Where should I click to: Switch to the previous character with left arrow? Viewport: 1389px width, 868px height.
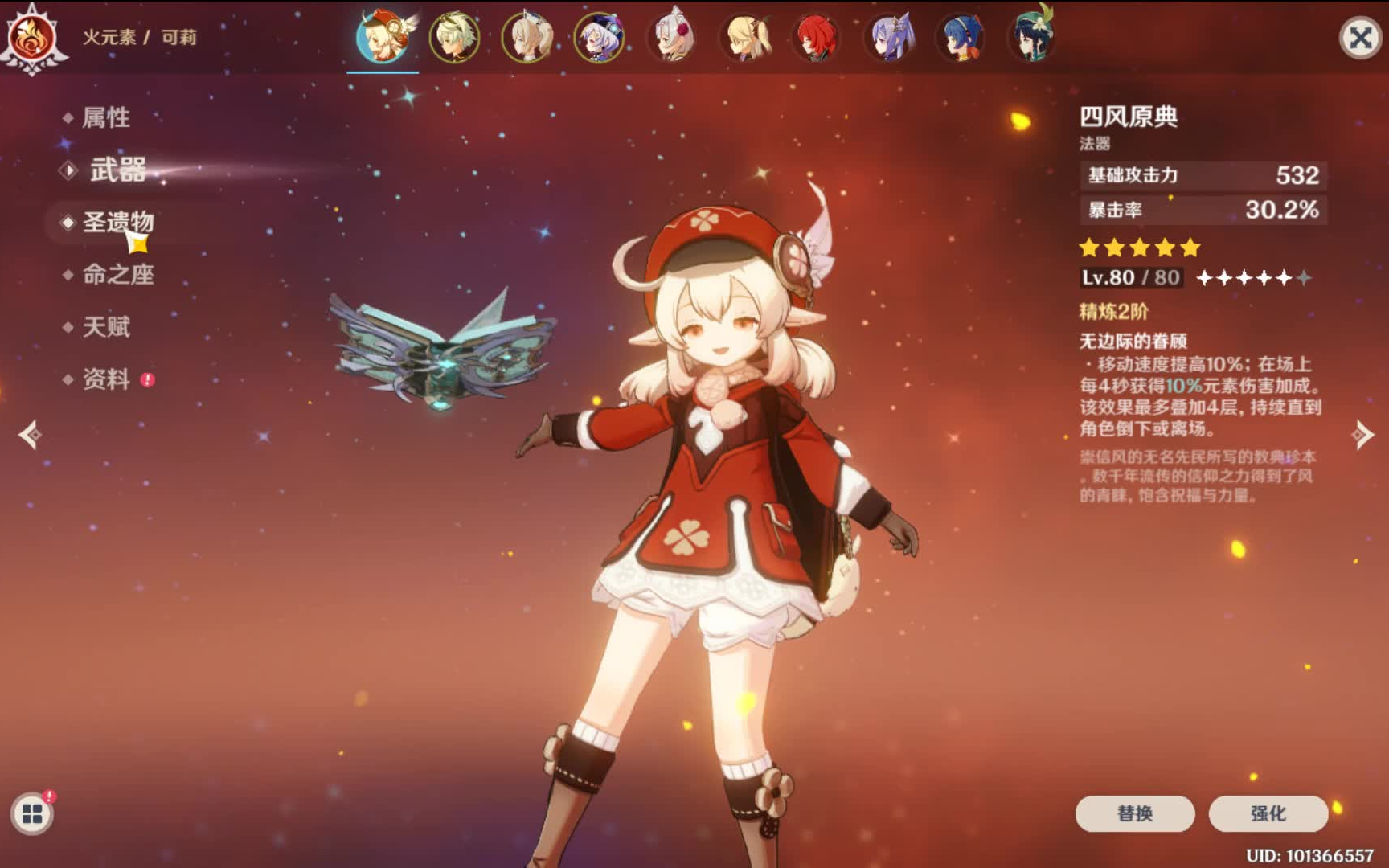click(31, 435)
